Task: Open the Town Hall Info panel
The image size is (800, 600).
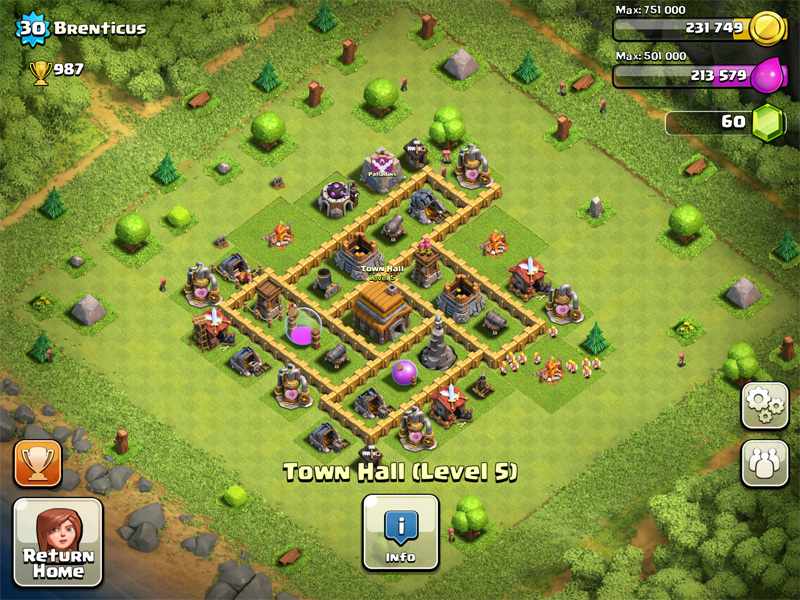Action: [400, 531]
